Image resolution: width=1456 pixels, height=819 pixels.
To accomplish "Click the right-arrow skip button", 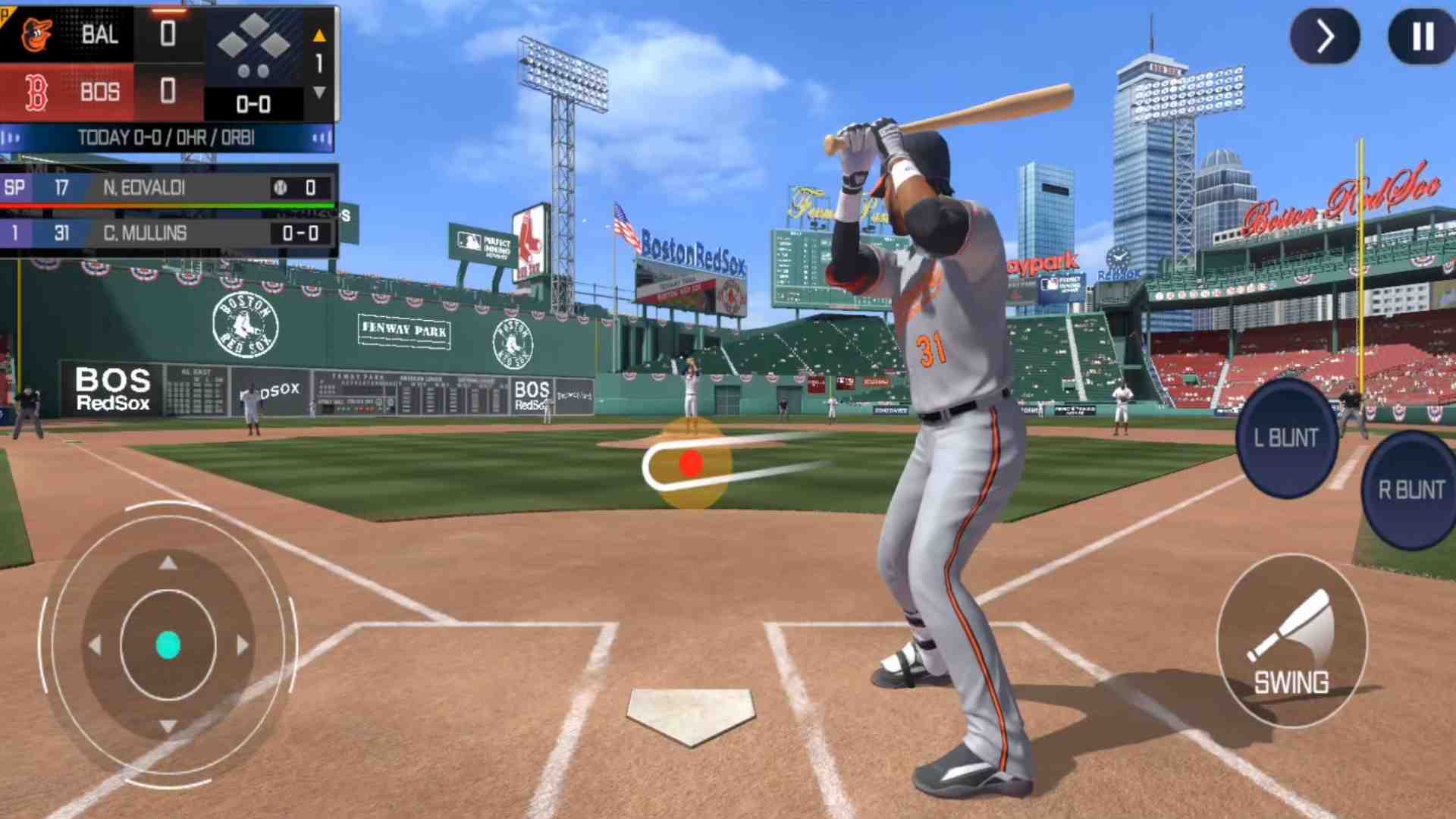I will [x=1325, y=36].
